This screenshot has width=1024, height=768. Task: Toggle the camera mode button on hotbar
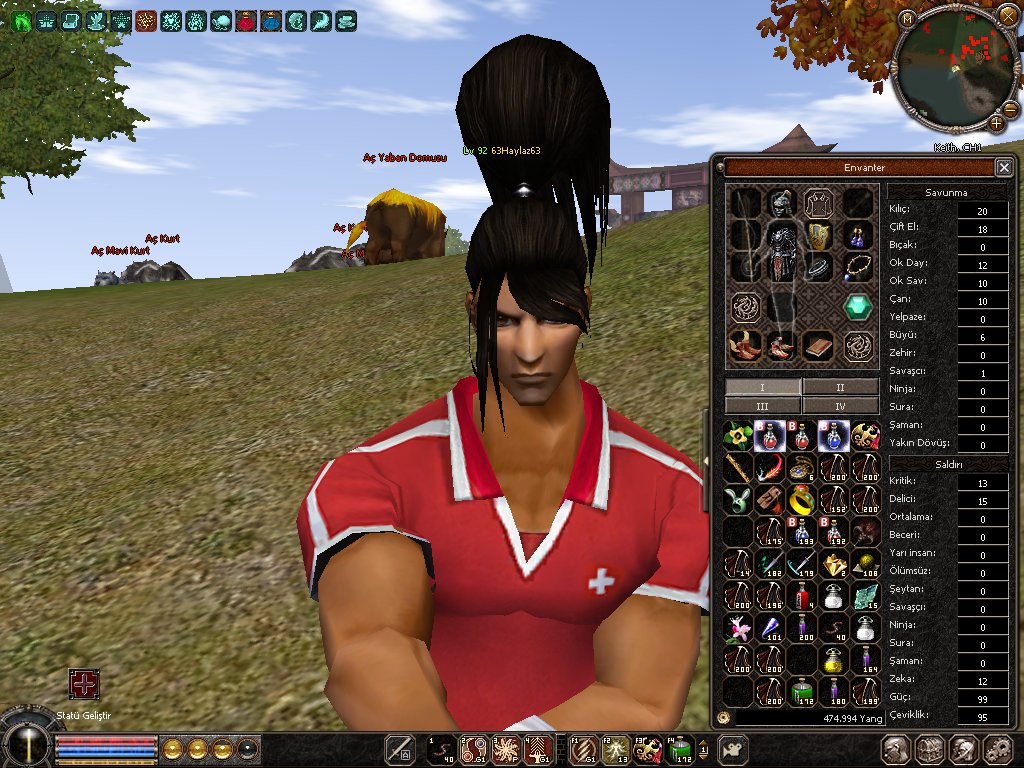735,748
